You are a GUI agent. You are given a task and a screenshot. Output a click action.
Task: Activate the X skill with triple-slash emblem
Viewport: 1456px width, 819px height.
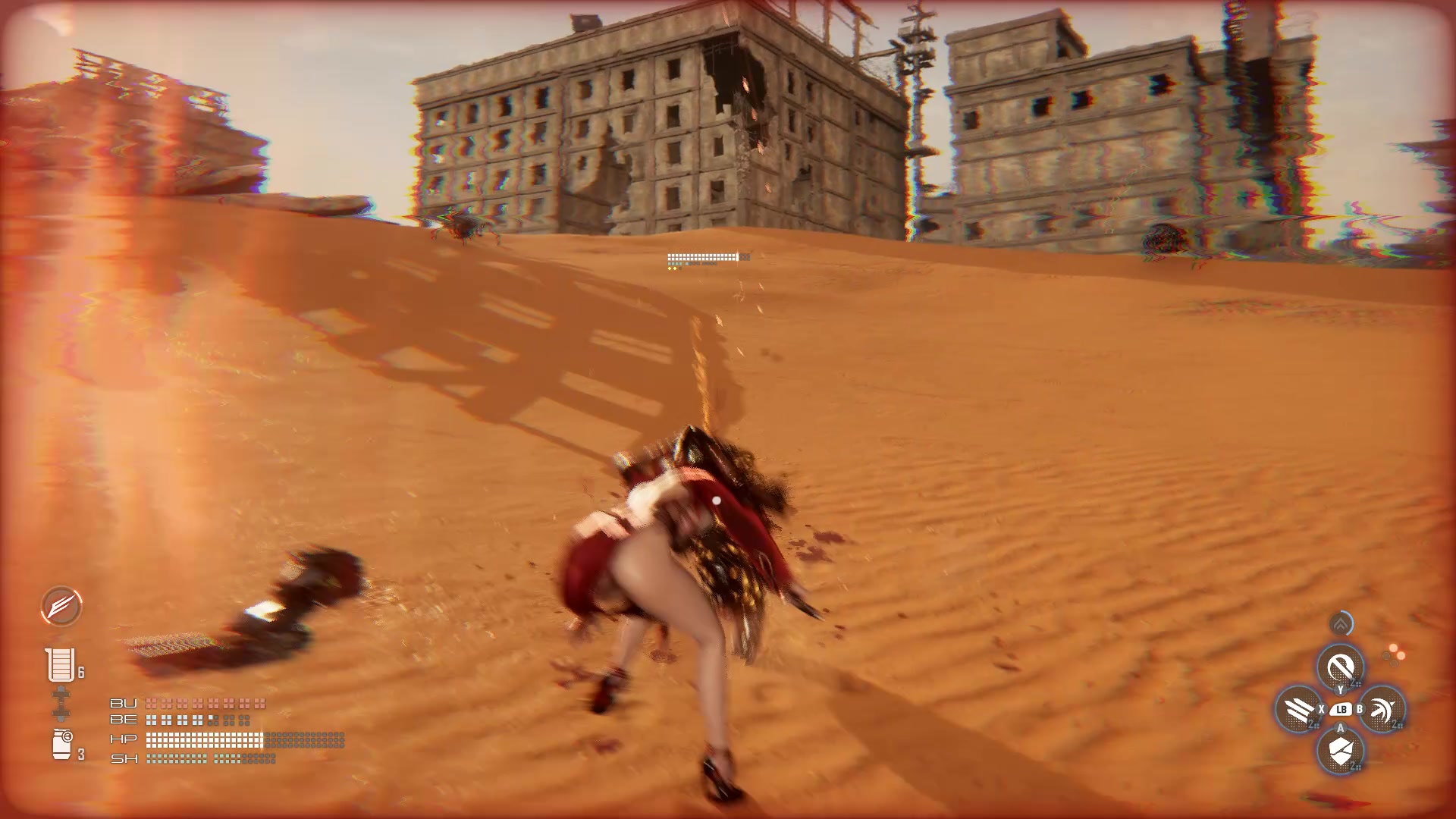pyautogui.click(x=1298, y=708)
